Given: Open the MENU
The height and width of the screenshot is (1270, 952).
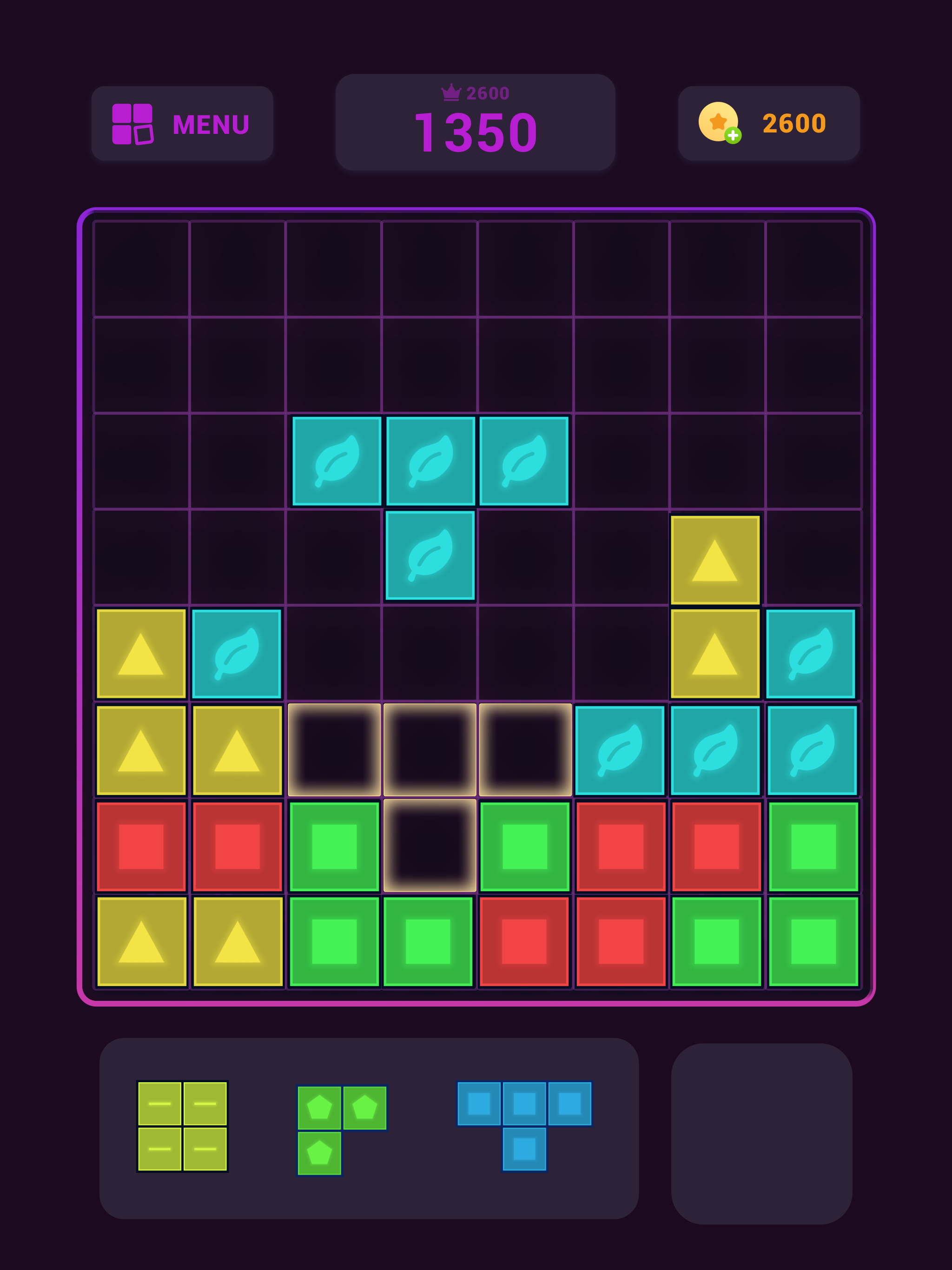Looking at the screenshot, I should 210,124.
